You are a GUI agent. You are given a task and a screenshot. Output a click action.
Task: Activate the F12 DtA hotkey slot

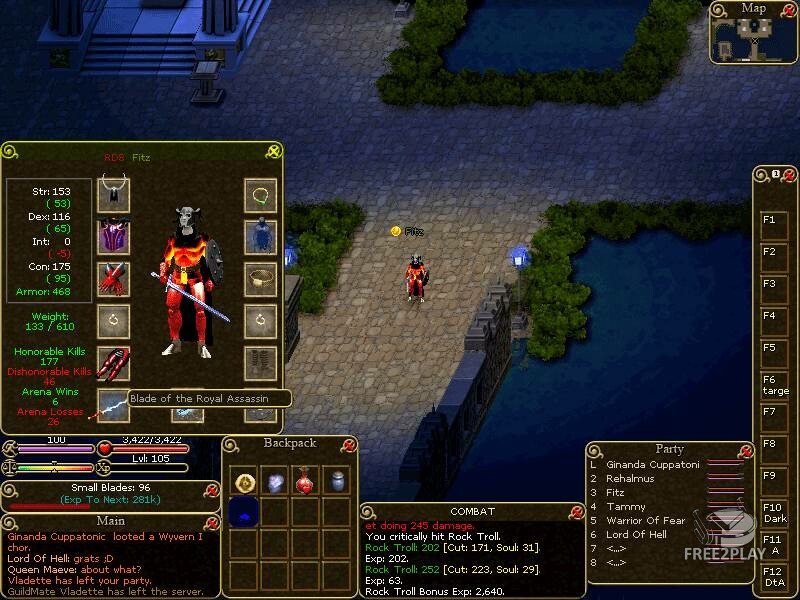pyautogui.click(x=774, y=576)
